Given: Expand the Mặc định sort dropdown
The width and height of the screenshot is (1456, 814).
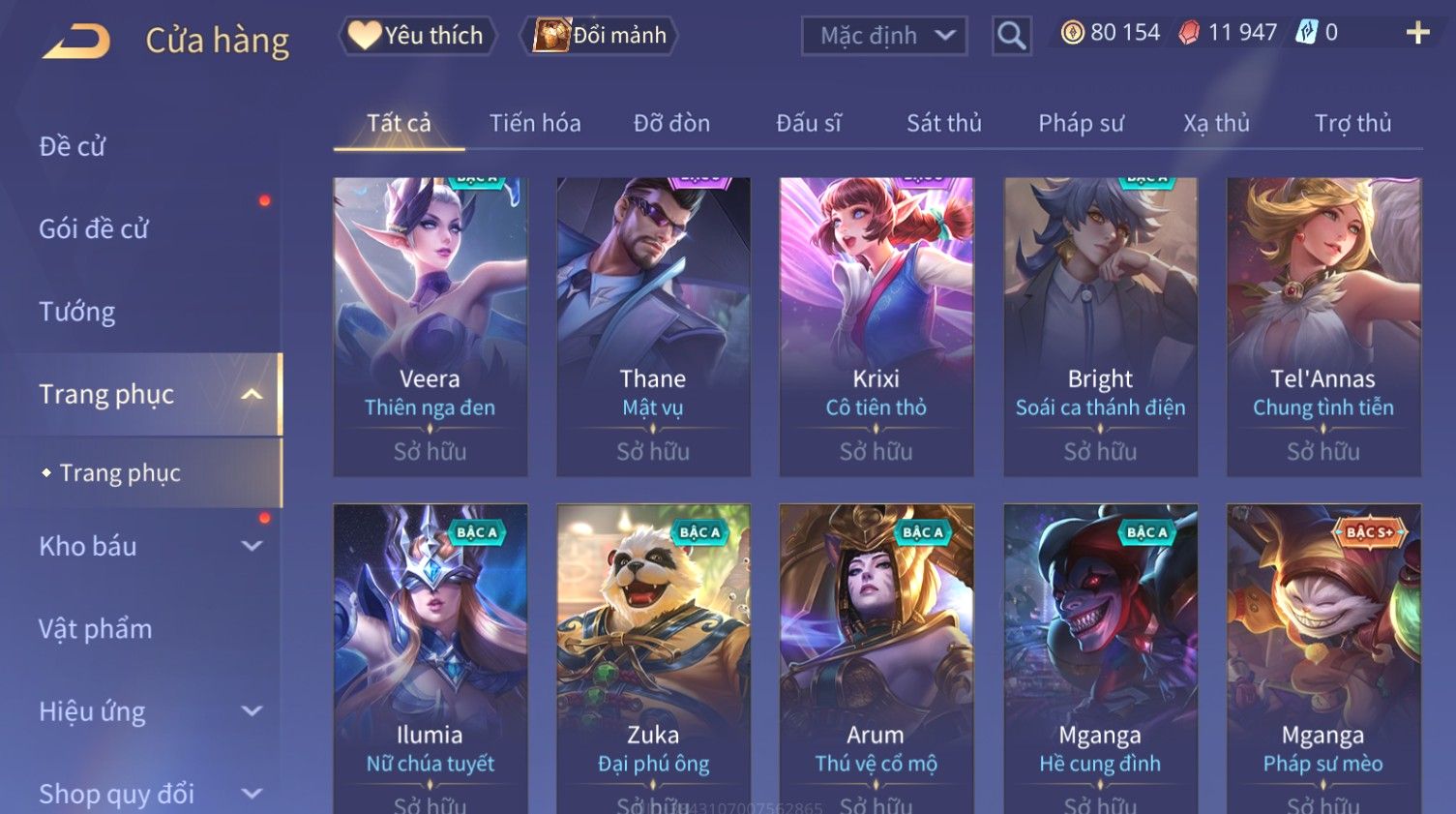Looking at the screenshot, I should tap(884, 36).
